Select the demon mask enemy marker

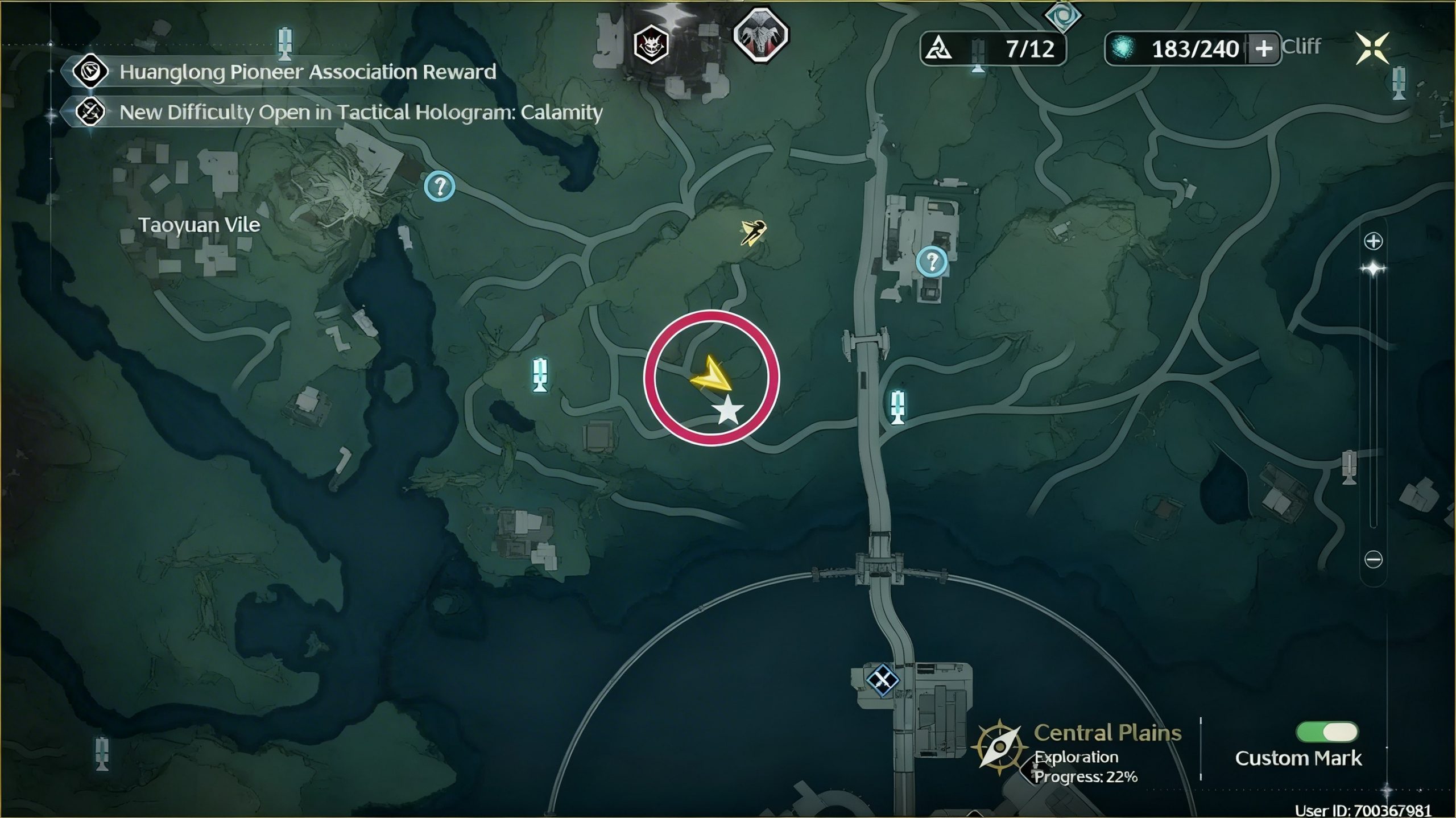(x=651, y=44)
